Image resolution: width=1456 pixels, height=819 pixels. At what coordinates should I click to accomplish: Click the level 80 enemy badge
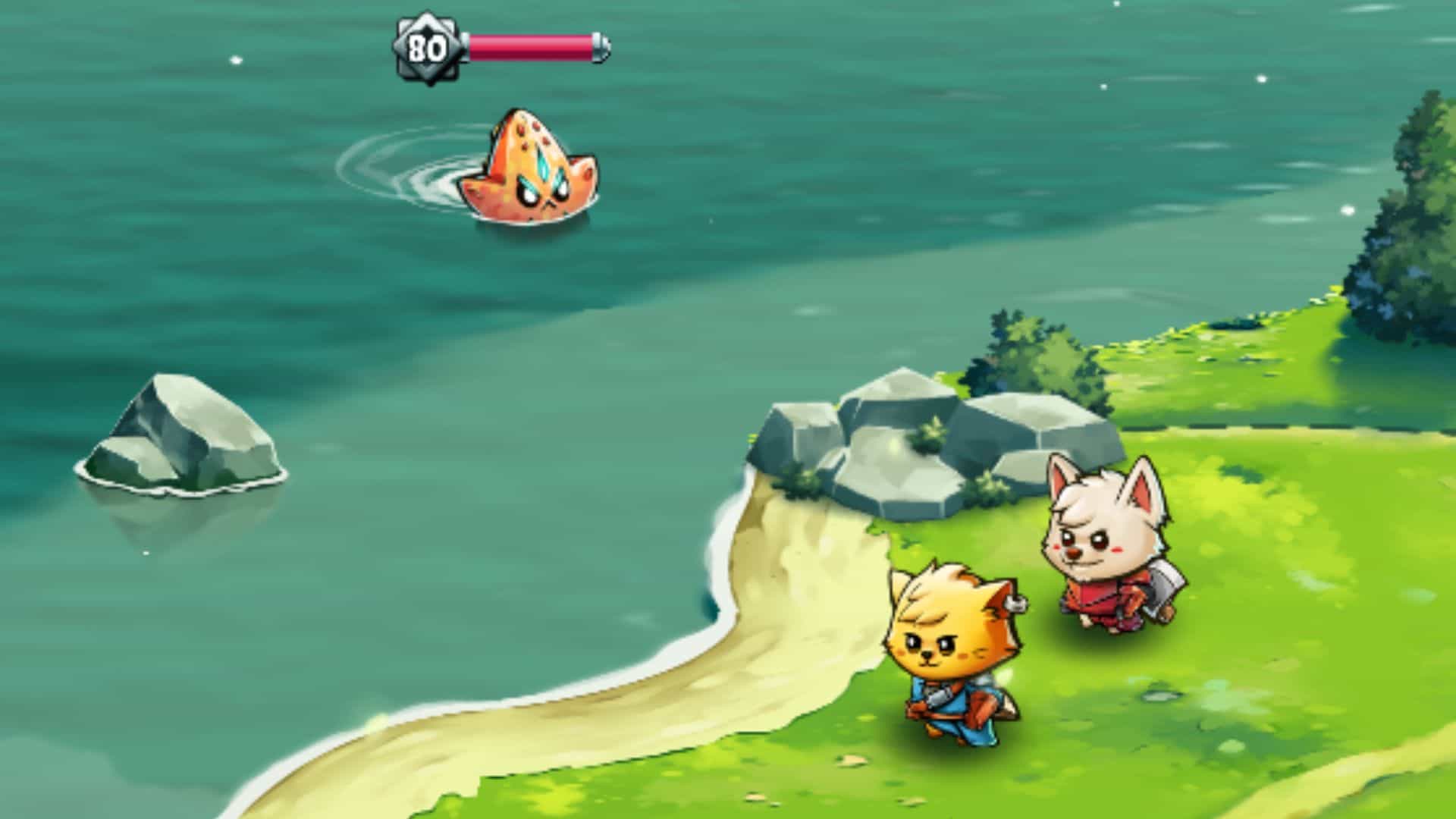coord(427,47)
